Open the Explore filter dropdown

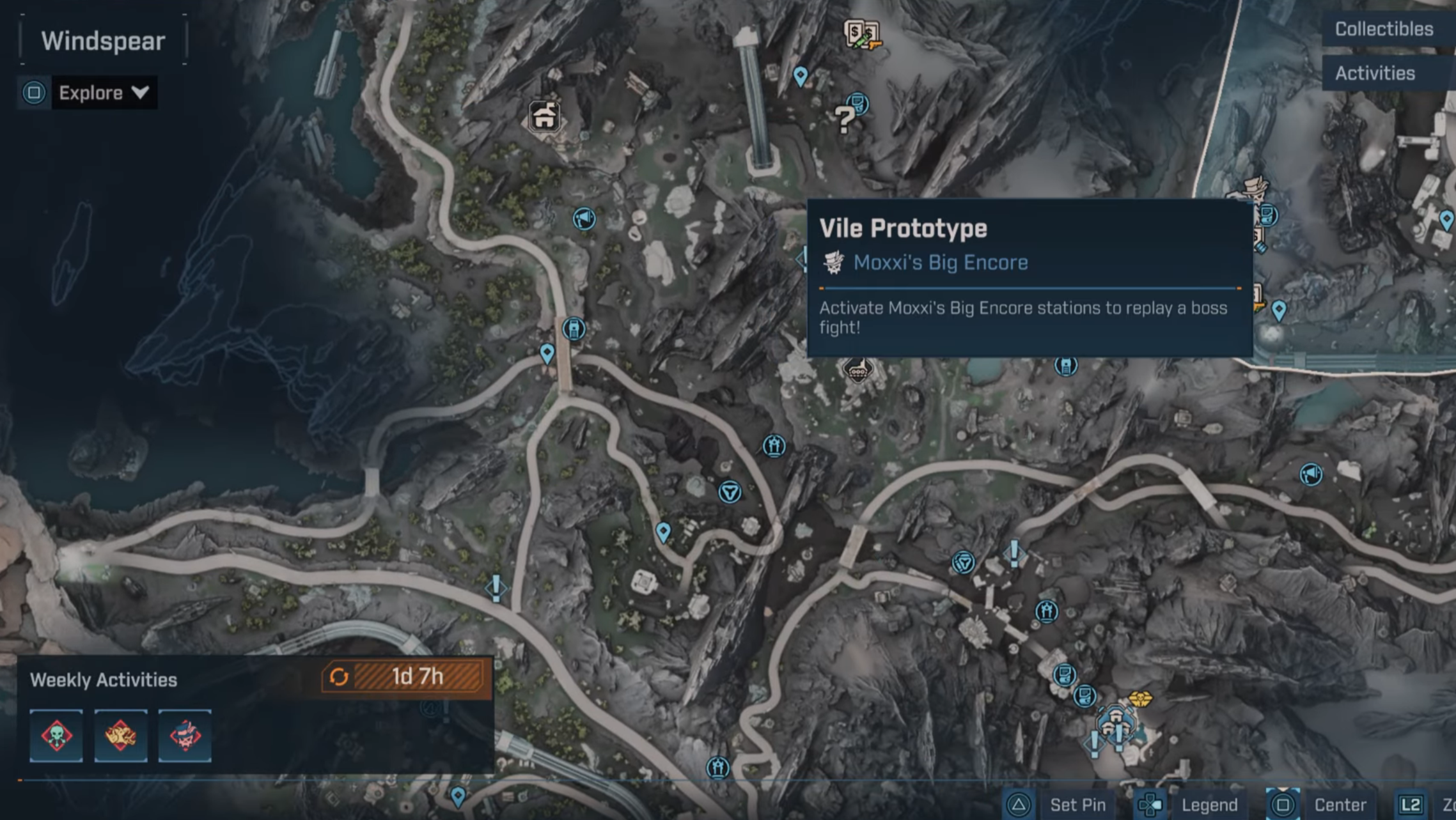(104, 93)
